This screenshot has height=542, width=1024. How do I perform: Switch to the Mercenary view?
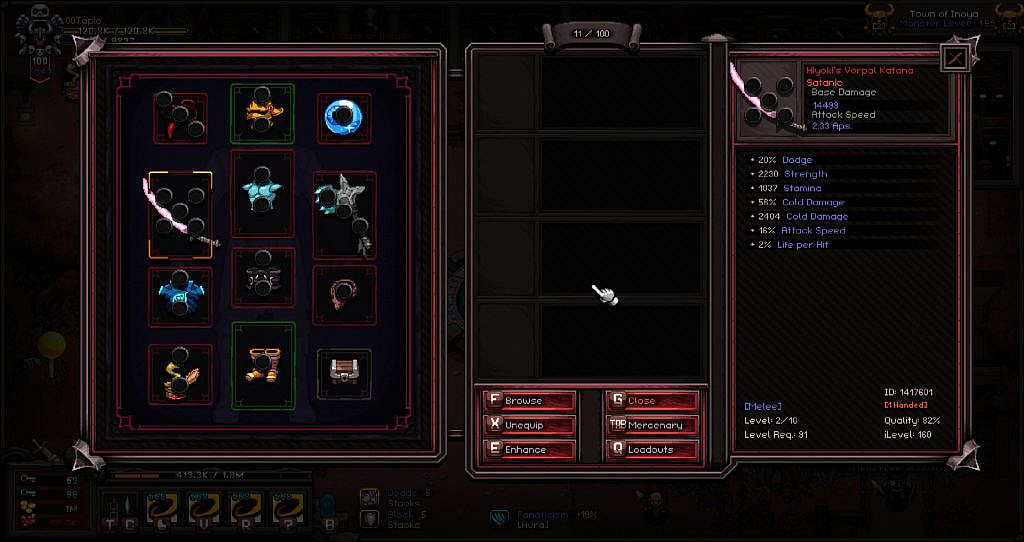[653, 425]
